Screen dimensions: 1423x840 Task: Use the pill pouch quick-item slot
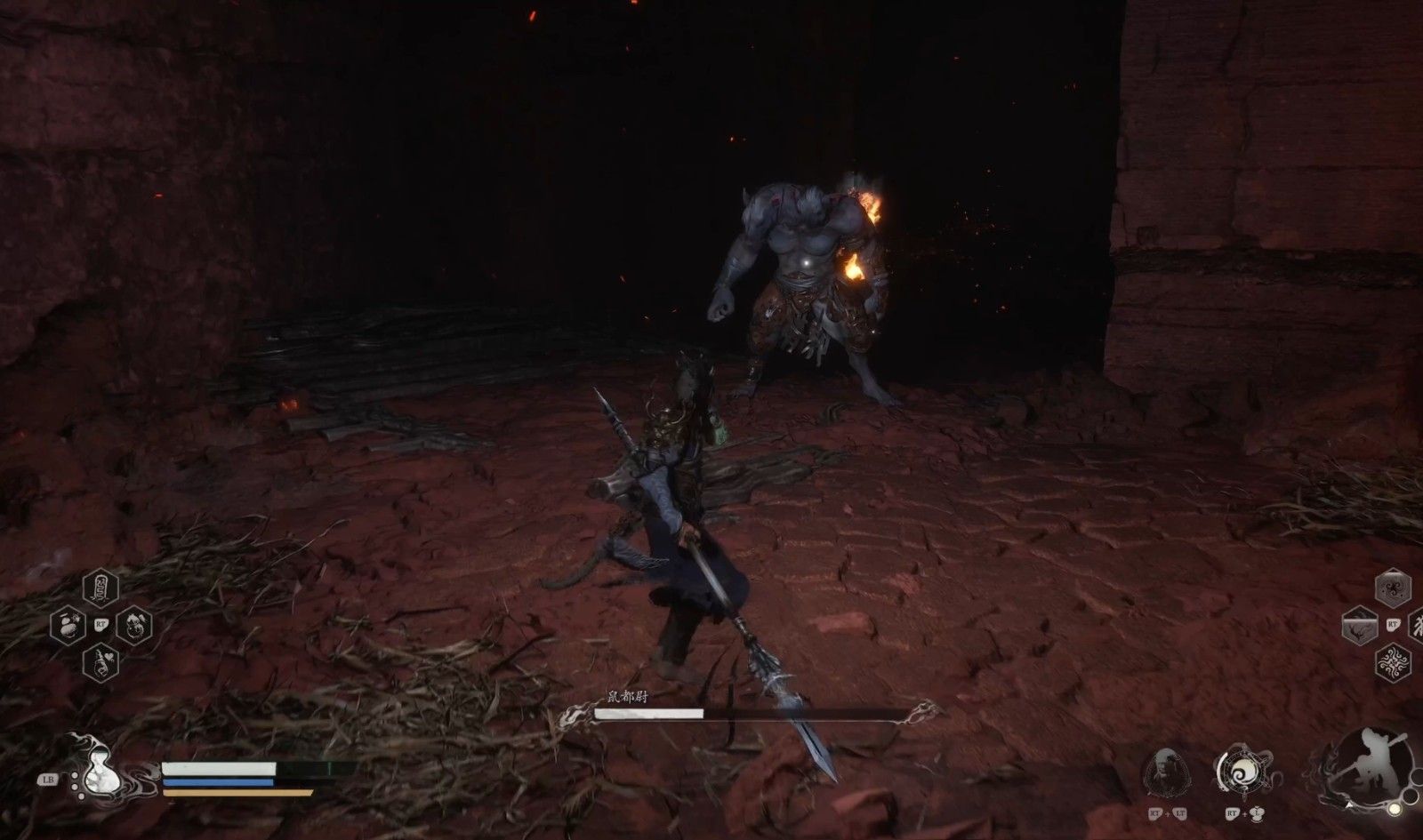pyautogui.click(x=68, y=625)
